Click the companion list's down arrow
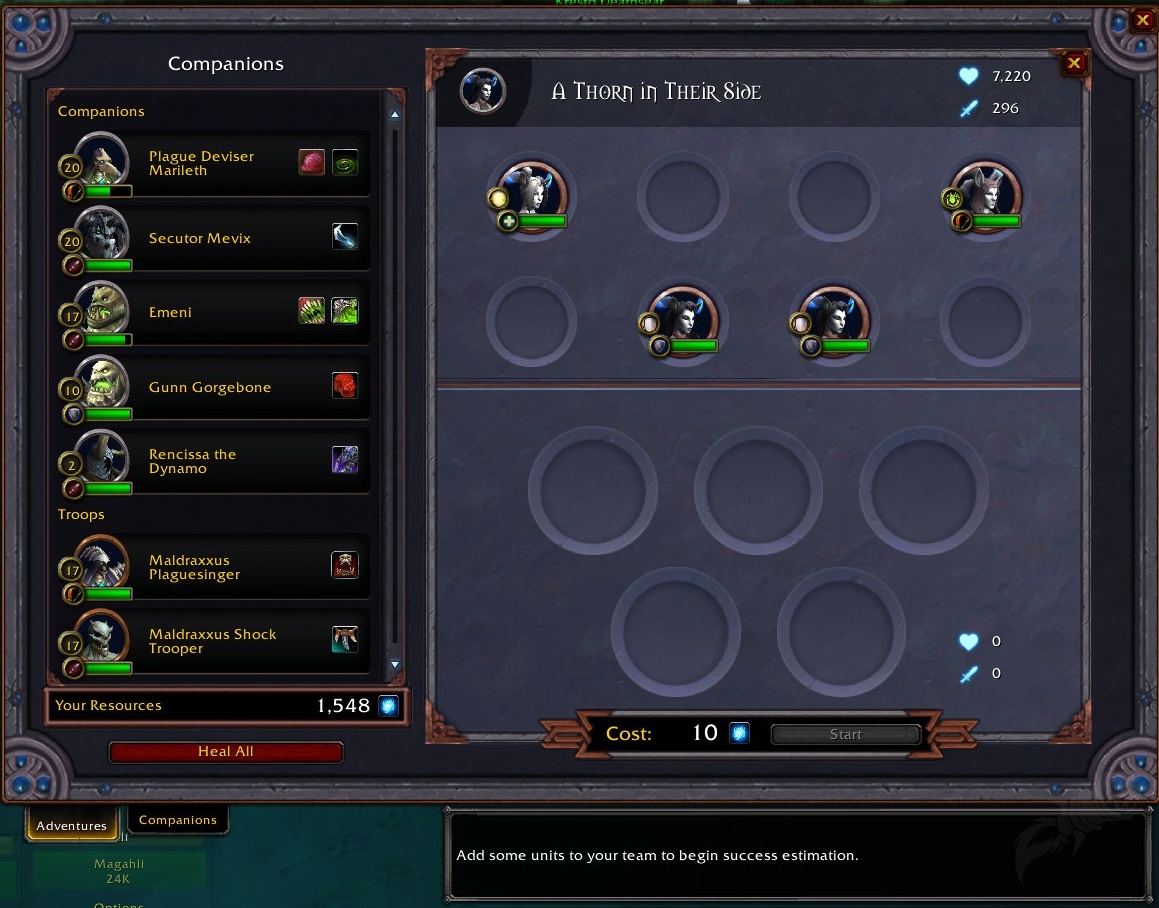This screenshot has height=908, width=1159. 394,664
